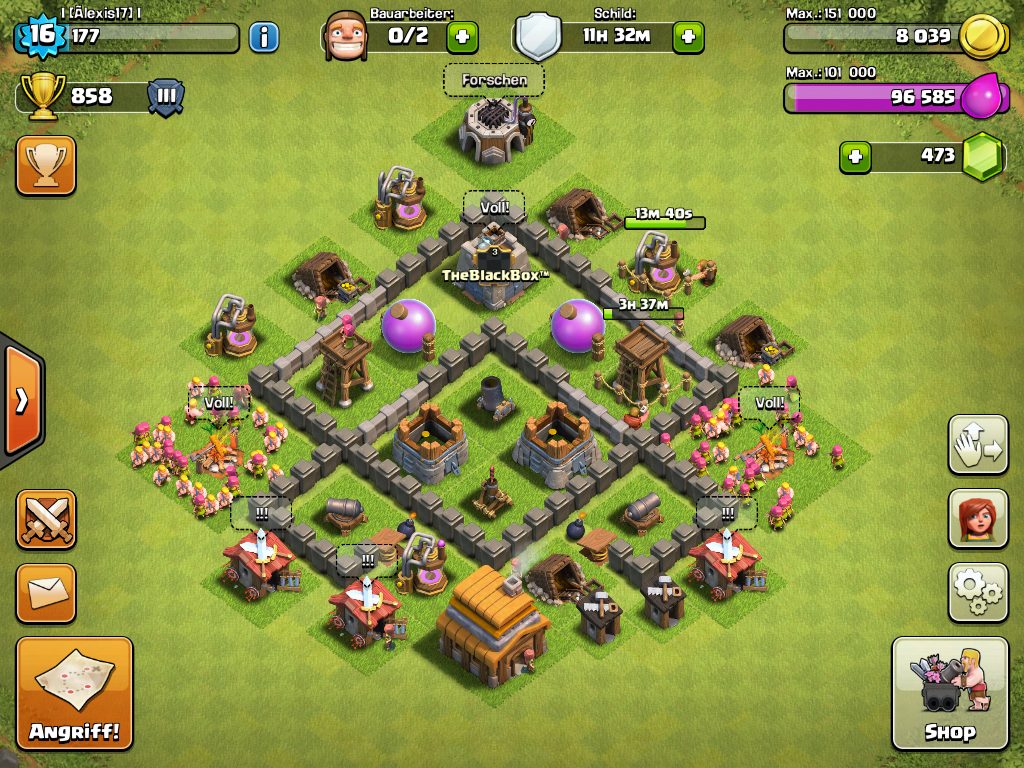This screenshot has height=768, width=1024.
Task: Add a builder with the green plus
Action: [x=461, y=38]
